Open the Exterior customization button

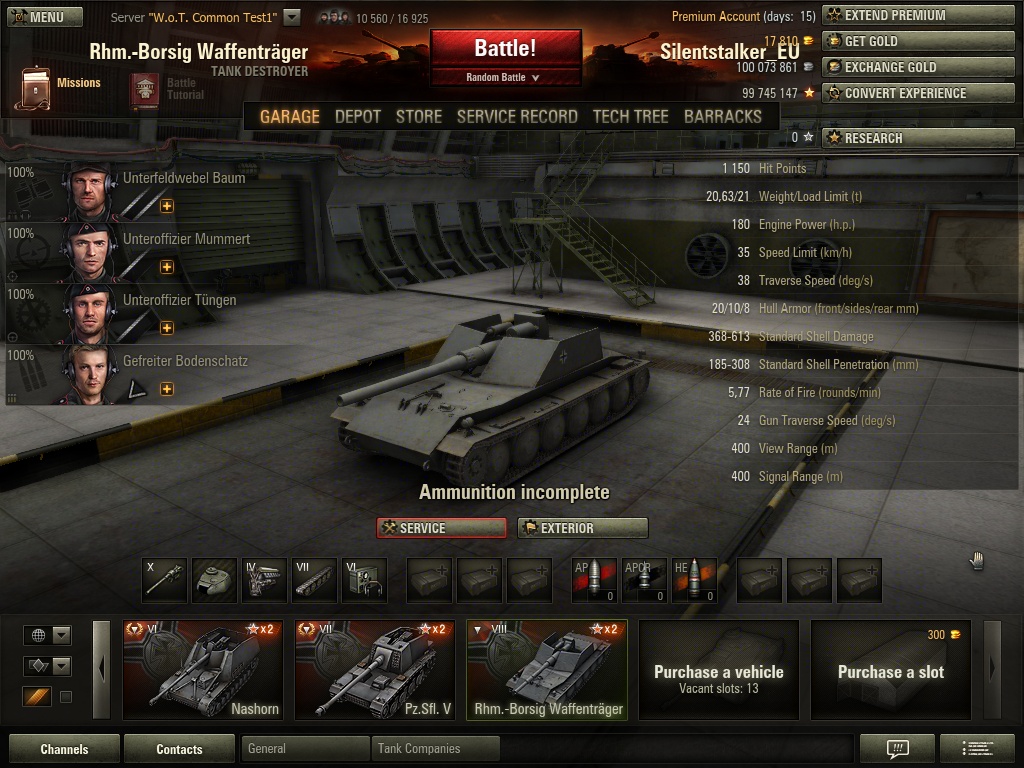(x=582, y=528)
